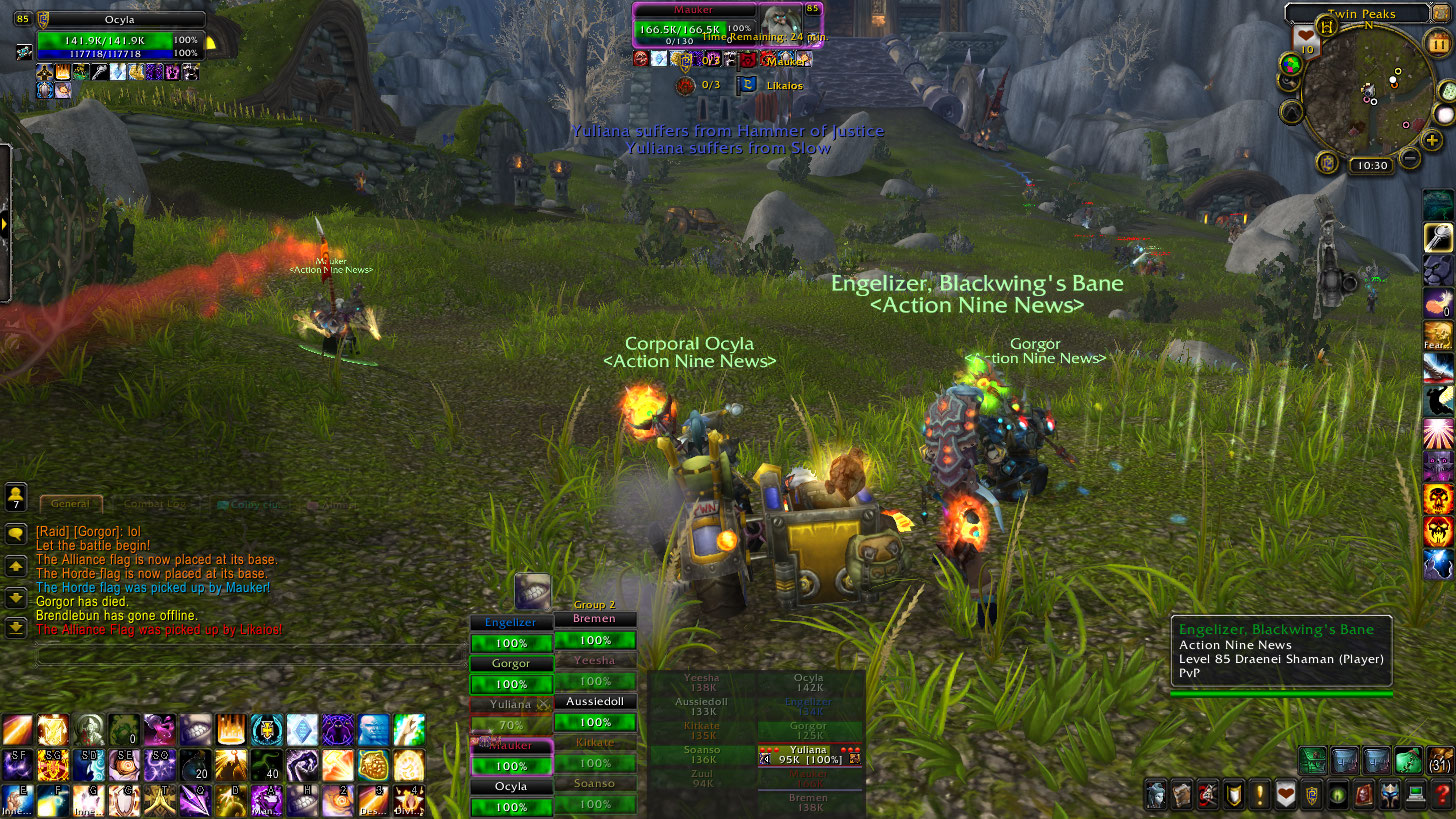Open the quest log exclamation mark button

(1259, 795)
